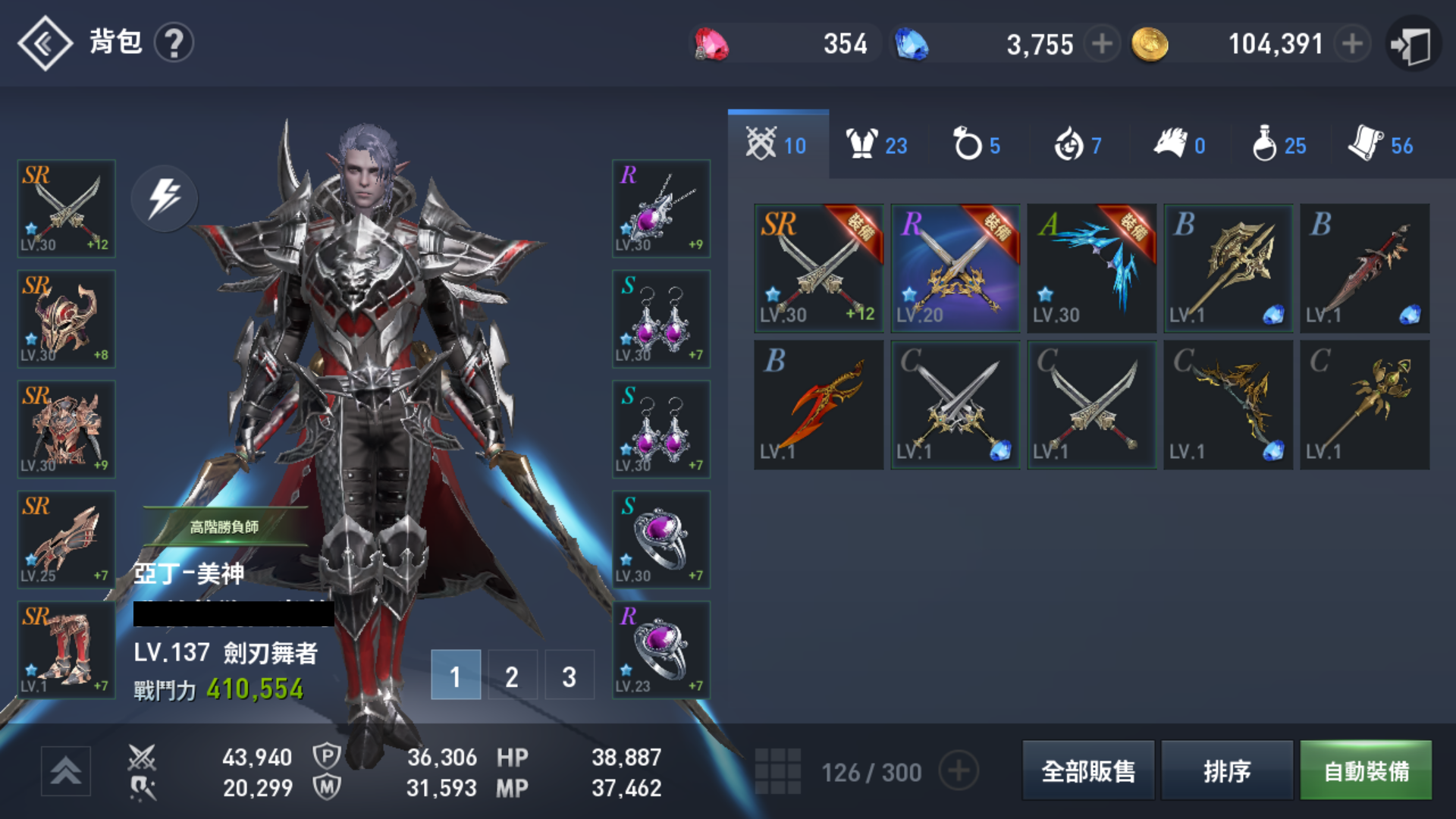Screen dimensions: 1456x819
Task: Open the scrolls tab
Action: coord(1380,144)
